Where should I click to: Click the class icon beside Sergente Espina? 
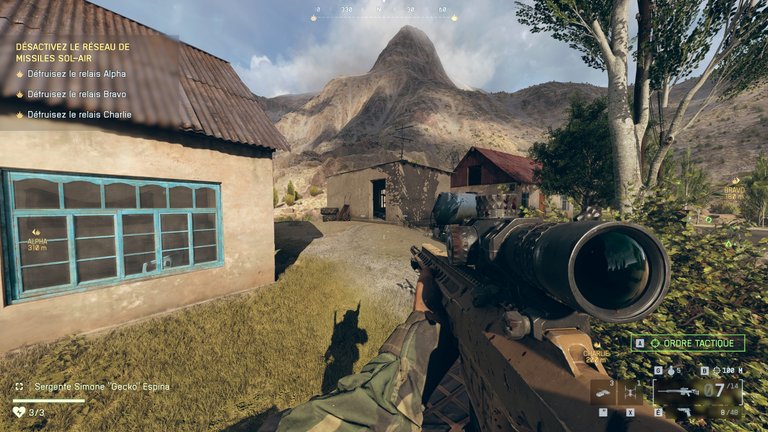point(18,387)
